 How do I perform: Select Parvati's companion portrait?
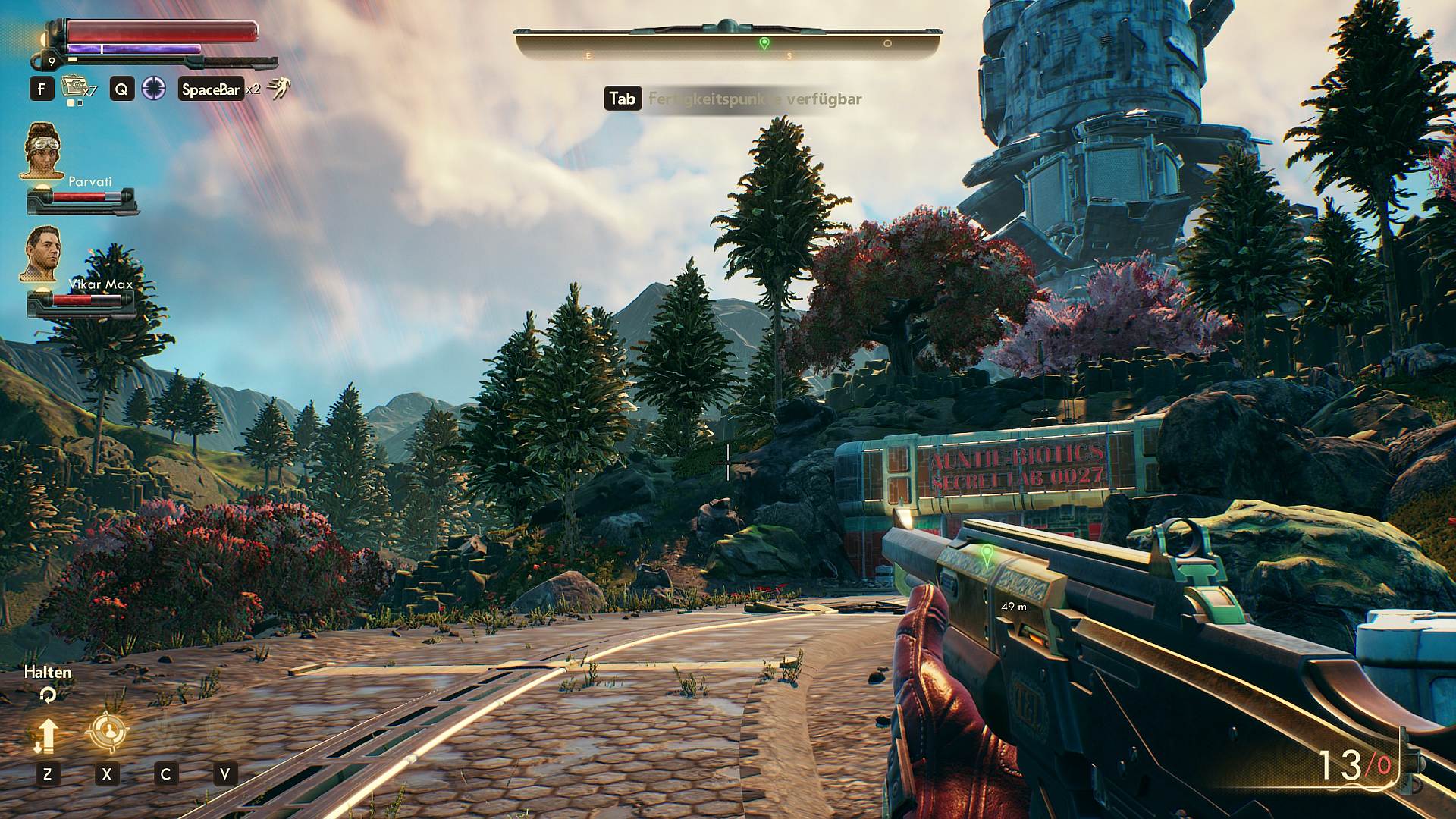[x=41, y=150]
